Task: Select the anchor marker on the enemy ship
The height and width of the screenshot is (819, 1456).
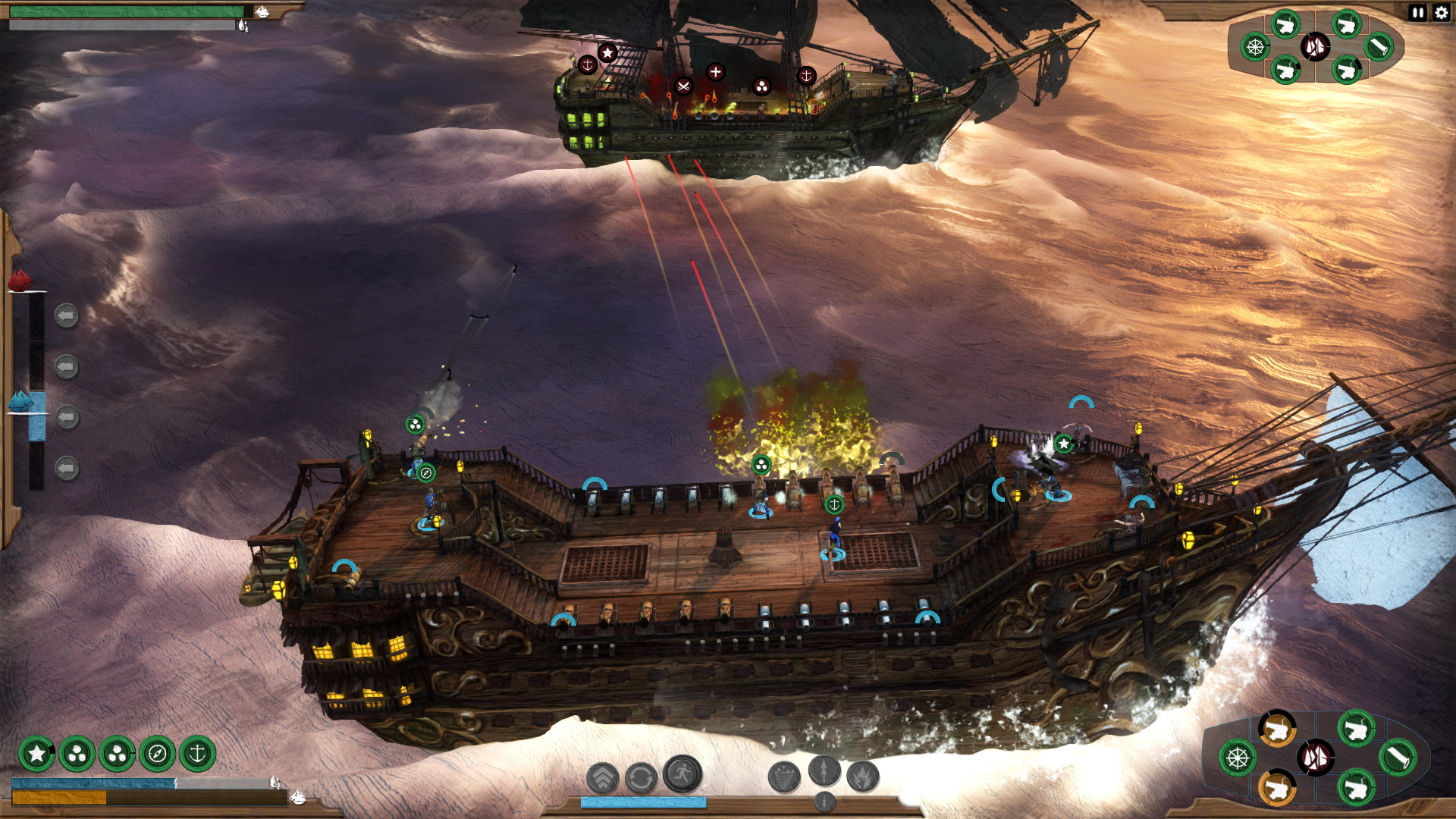Action: 588,65
